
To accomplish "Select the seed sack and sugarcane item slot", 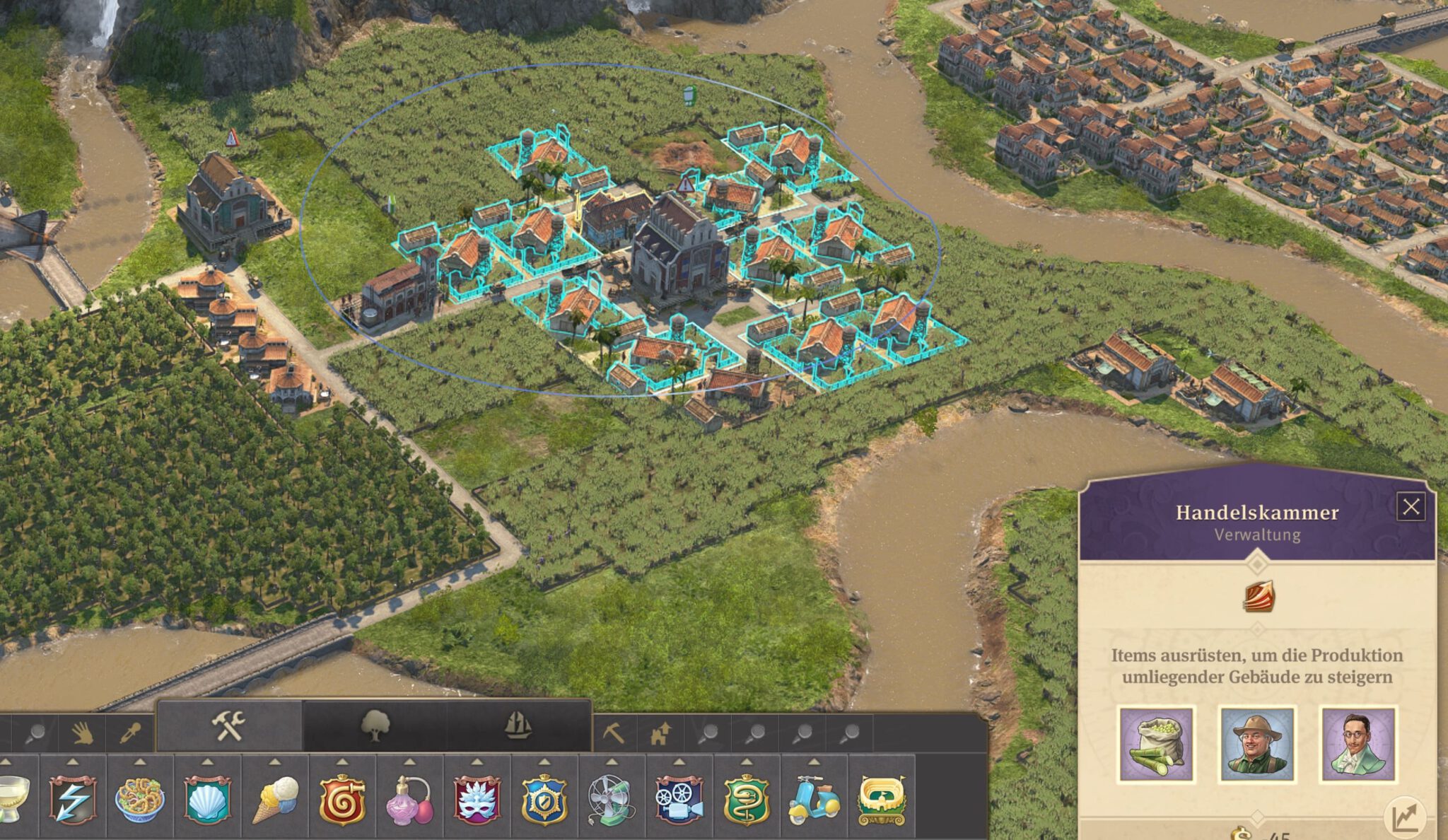I will pyautogui.click(x=1156, y=745).
